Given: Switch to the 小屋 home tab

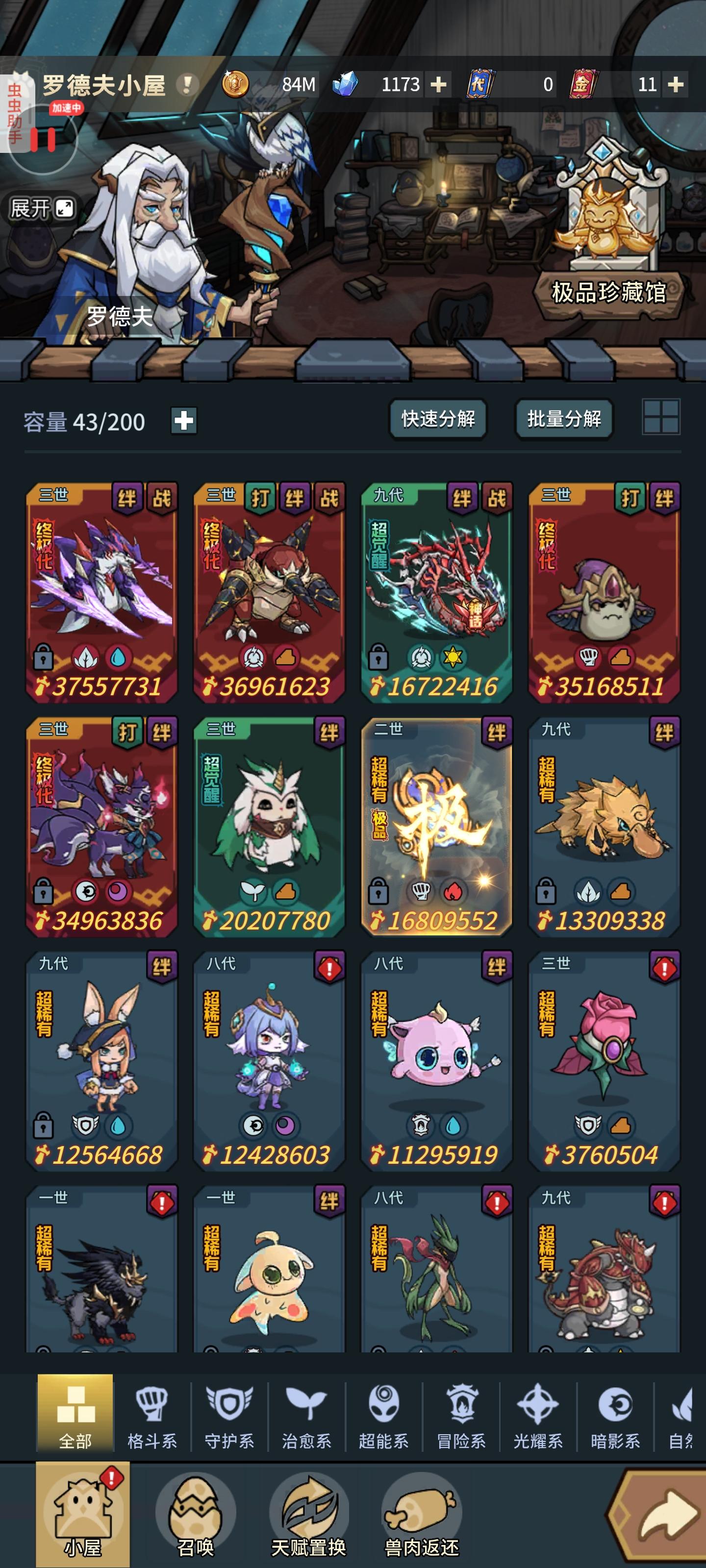Looking at the screenshot, I should 80,1516.
